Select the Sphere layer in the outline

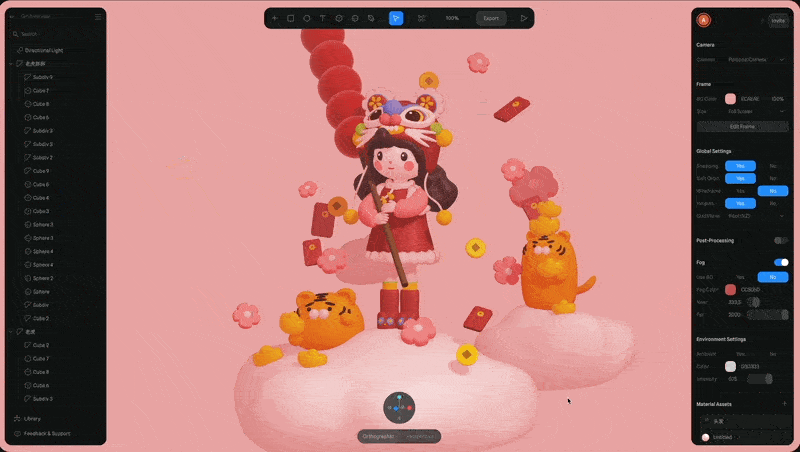[41, 291]
